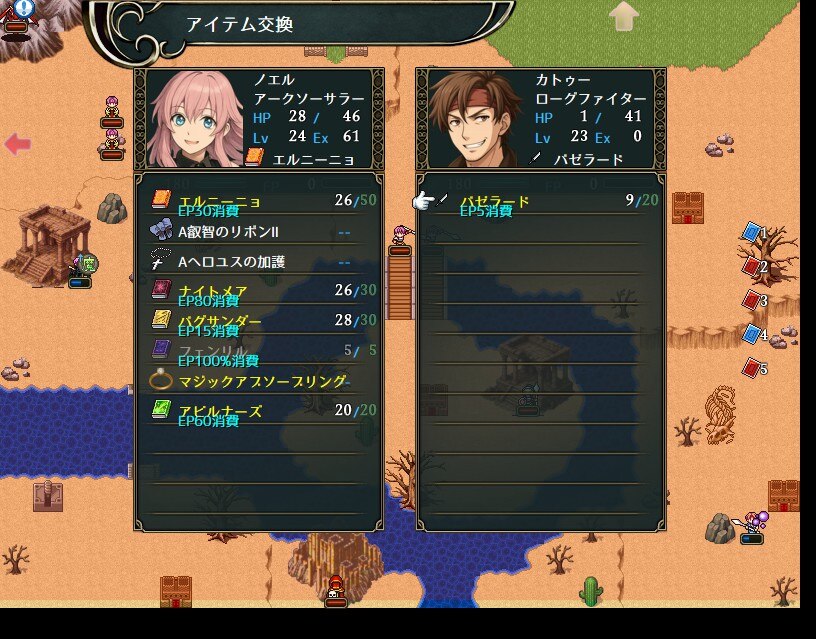
Task: Select the blue card icon numbered 1
Action: 752,232
